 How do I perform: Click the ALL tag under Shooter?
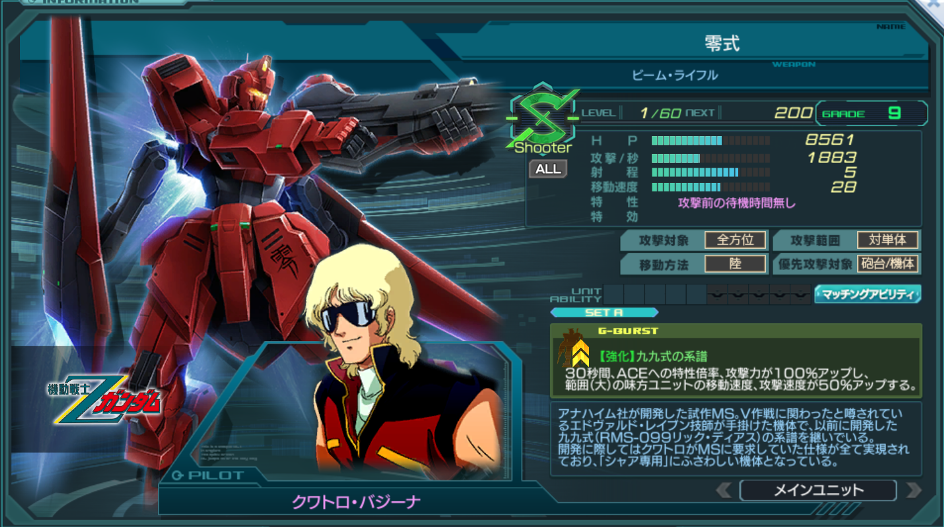[x=548, y=169]
